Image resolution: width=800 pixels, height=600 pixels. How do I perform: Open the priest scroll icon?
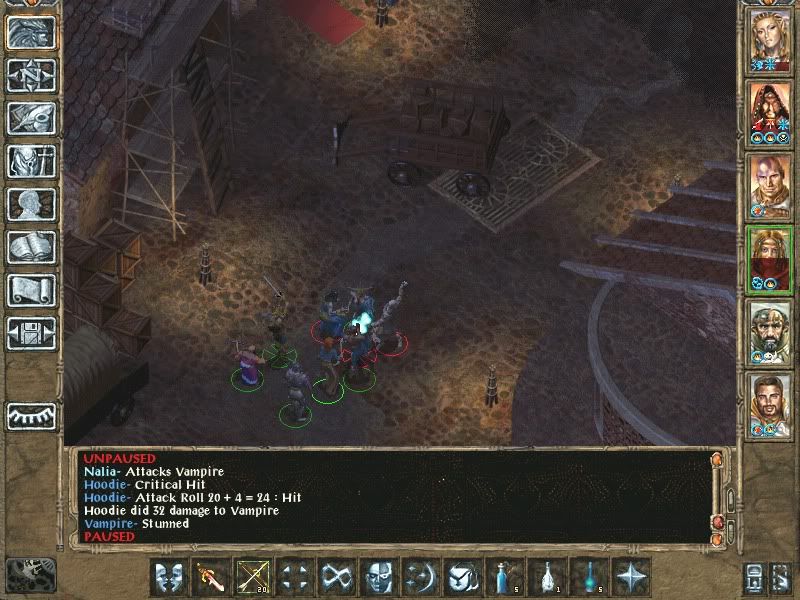click(31, 290)
